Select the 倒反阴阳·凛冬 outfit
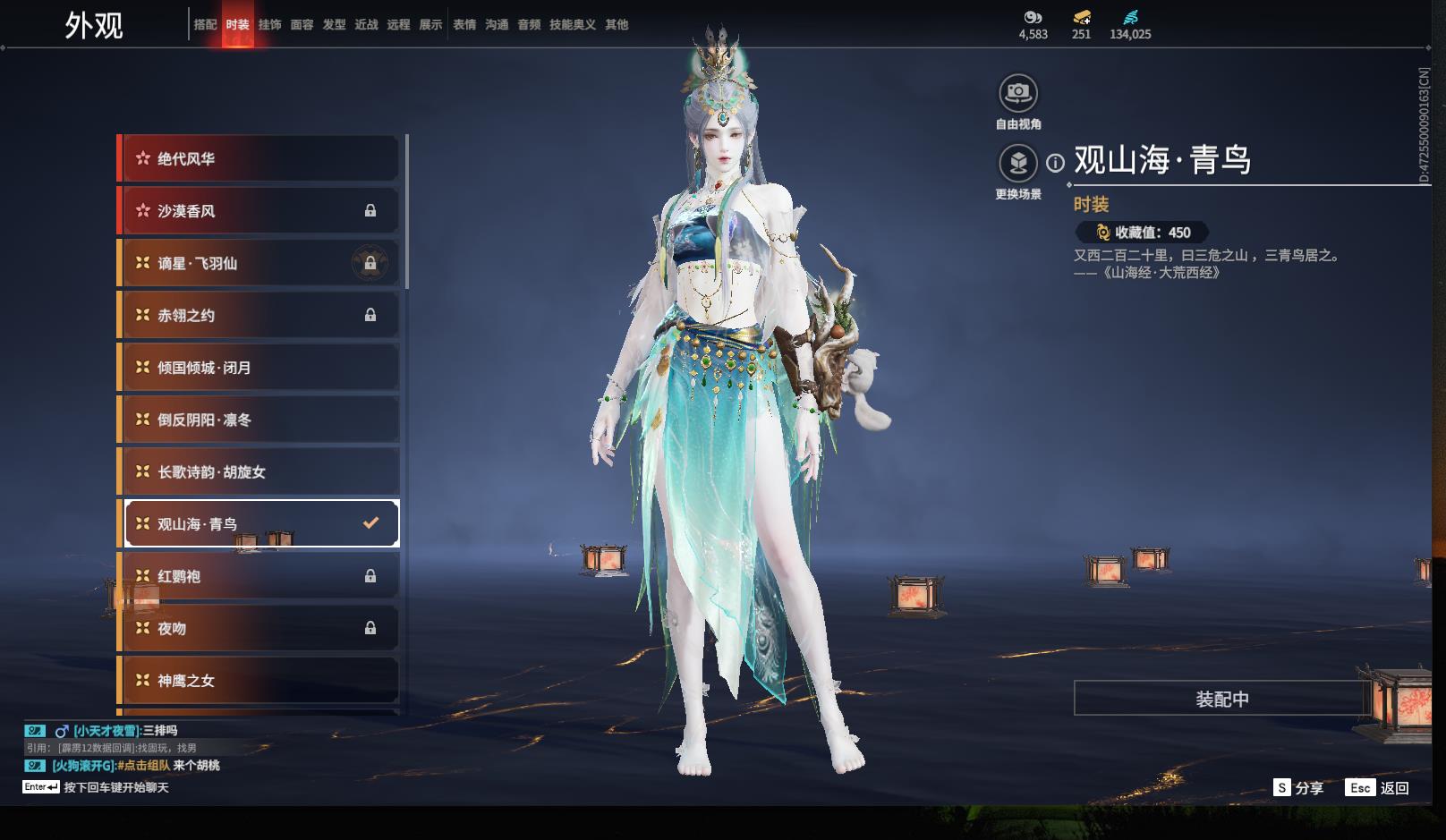 click(259, 420)
